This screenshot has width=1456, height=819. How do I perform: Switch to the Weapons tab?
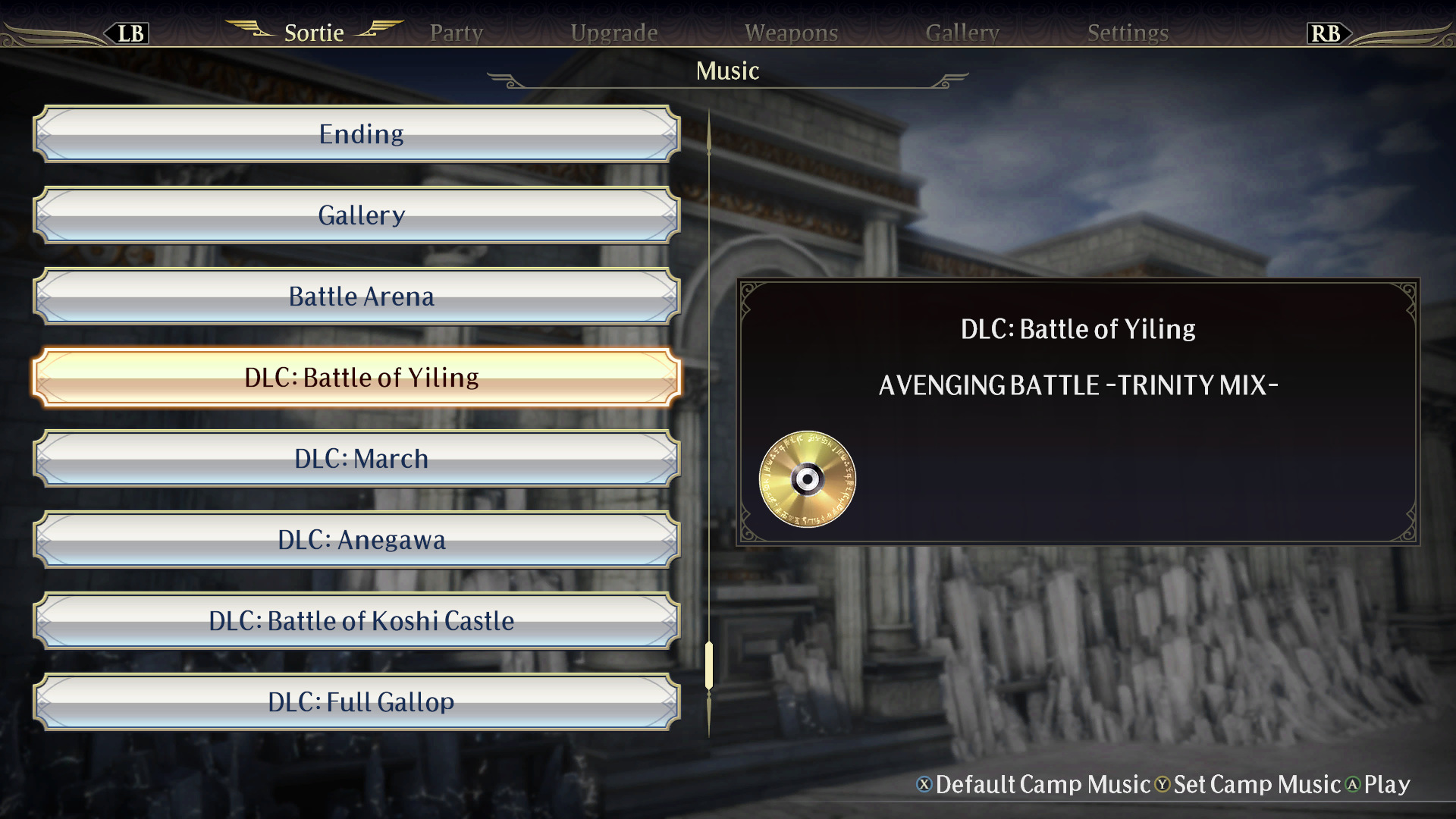(x=791, y=32)
